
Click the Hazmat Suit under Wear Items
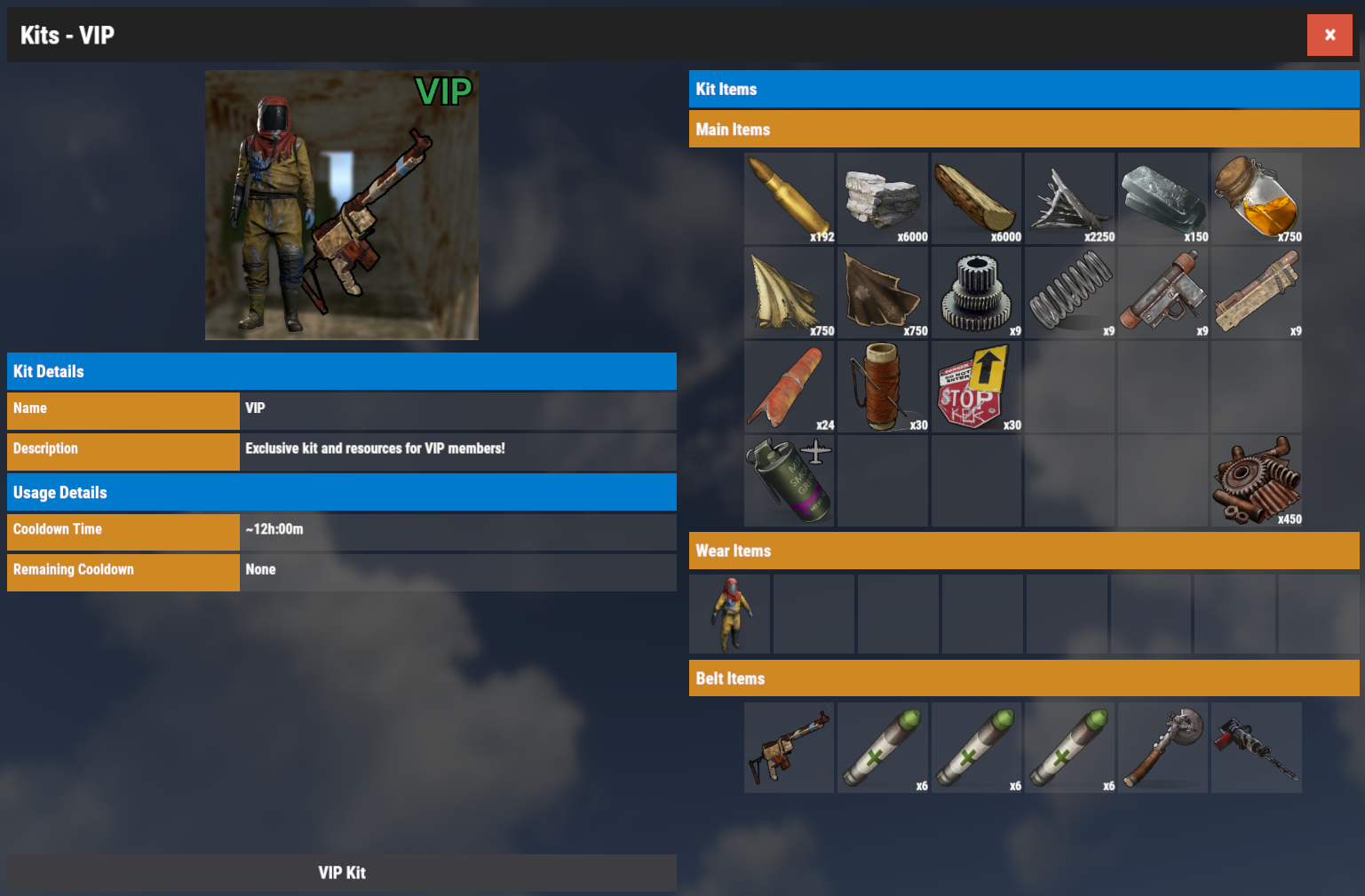pos(729,613)
